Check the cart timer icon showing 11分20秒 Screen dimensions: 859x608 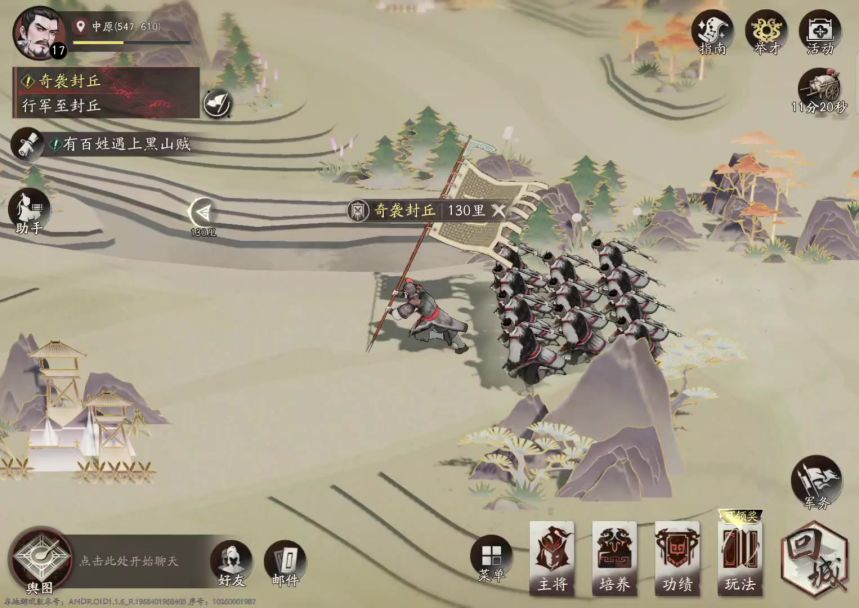[x=820, y=90]
